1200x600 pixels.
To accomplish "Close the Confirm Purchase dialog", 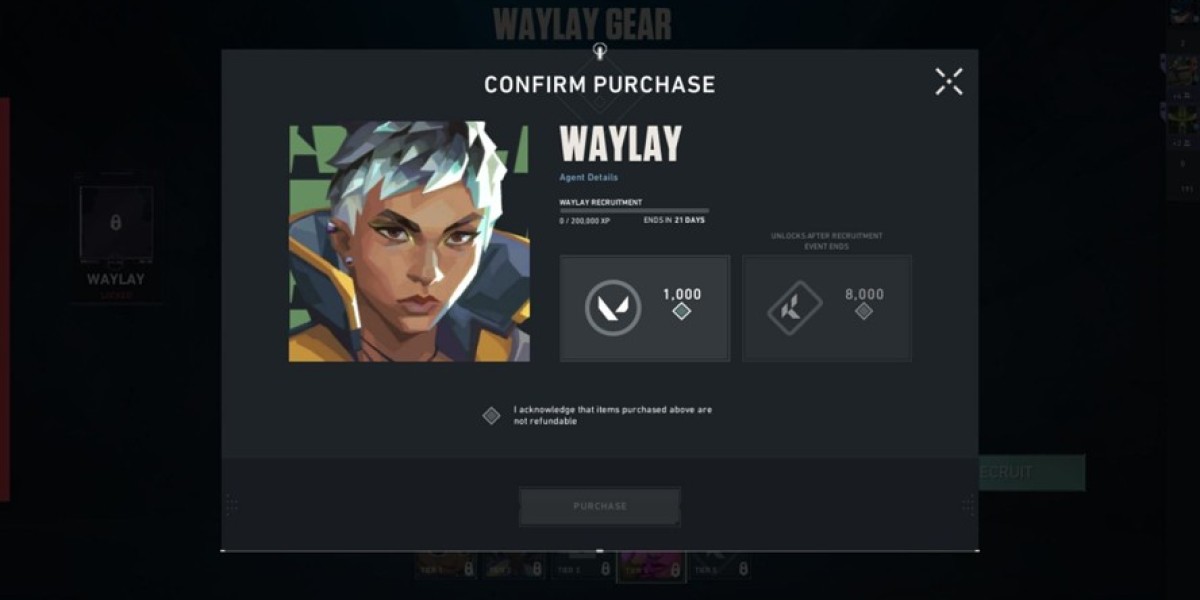I will point(948,82).
